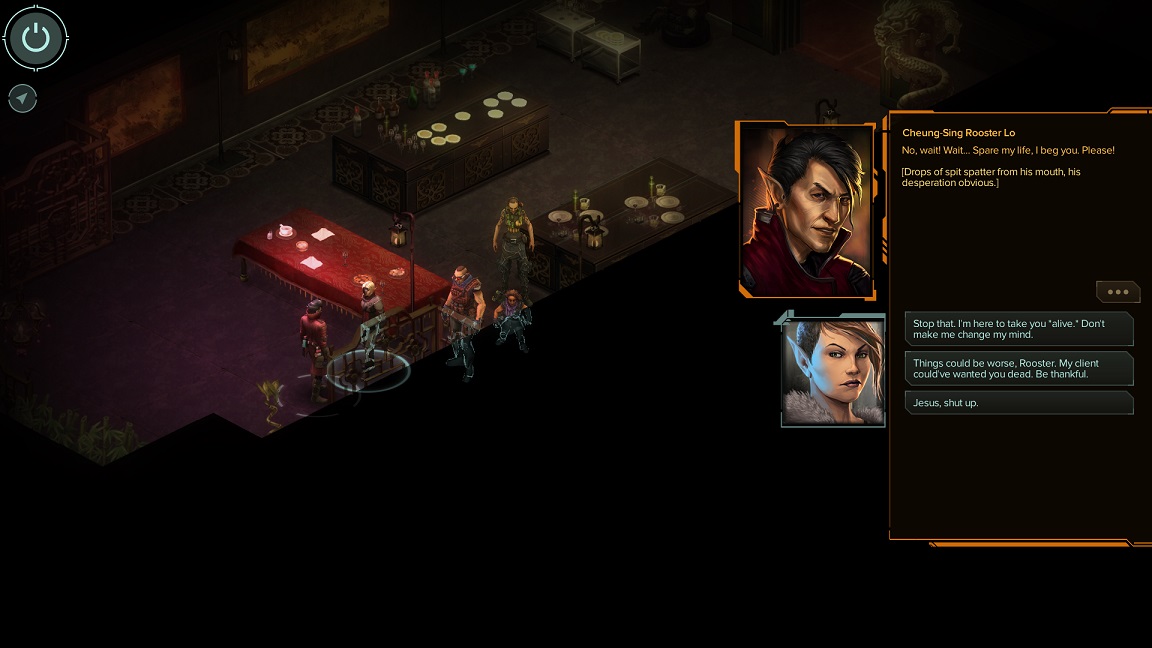Pick the "Jesus, shut up." response

[1018, 403]
